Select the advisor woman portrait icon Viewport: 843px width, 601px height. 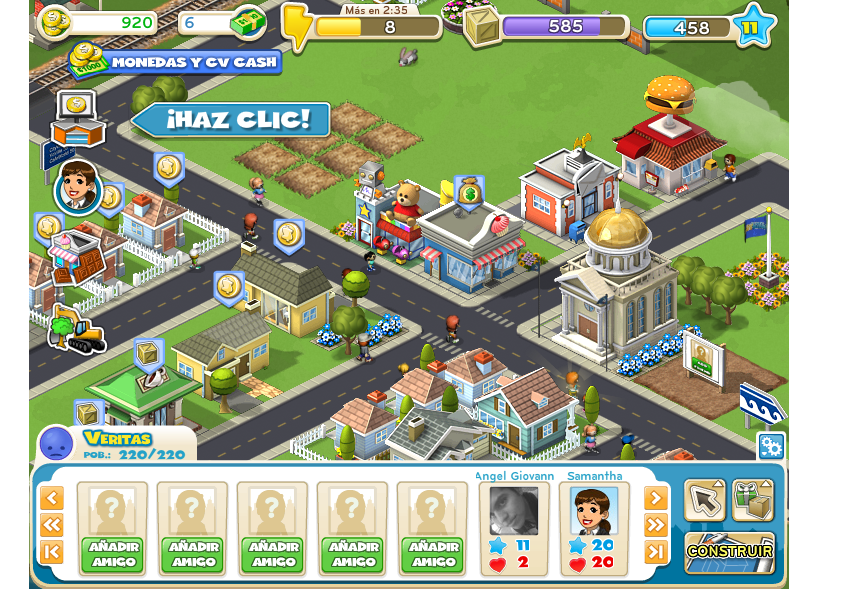[x=78, y=187]
